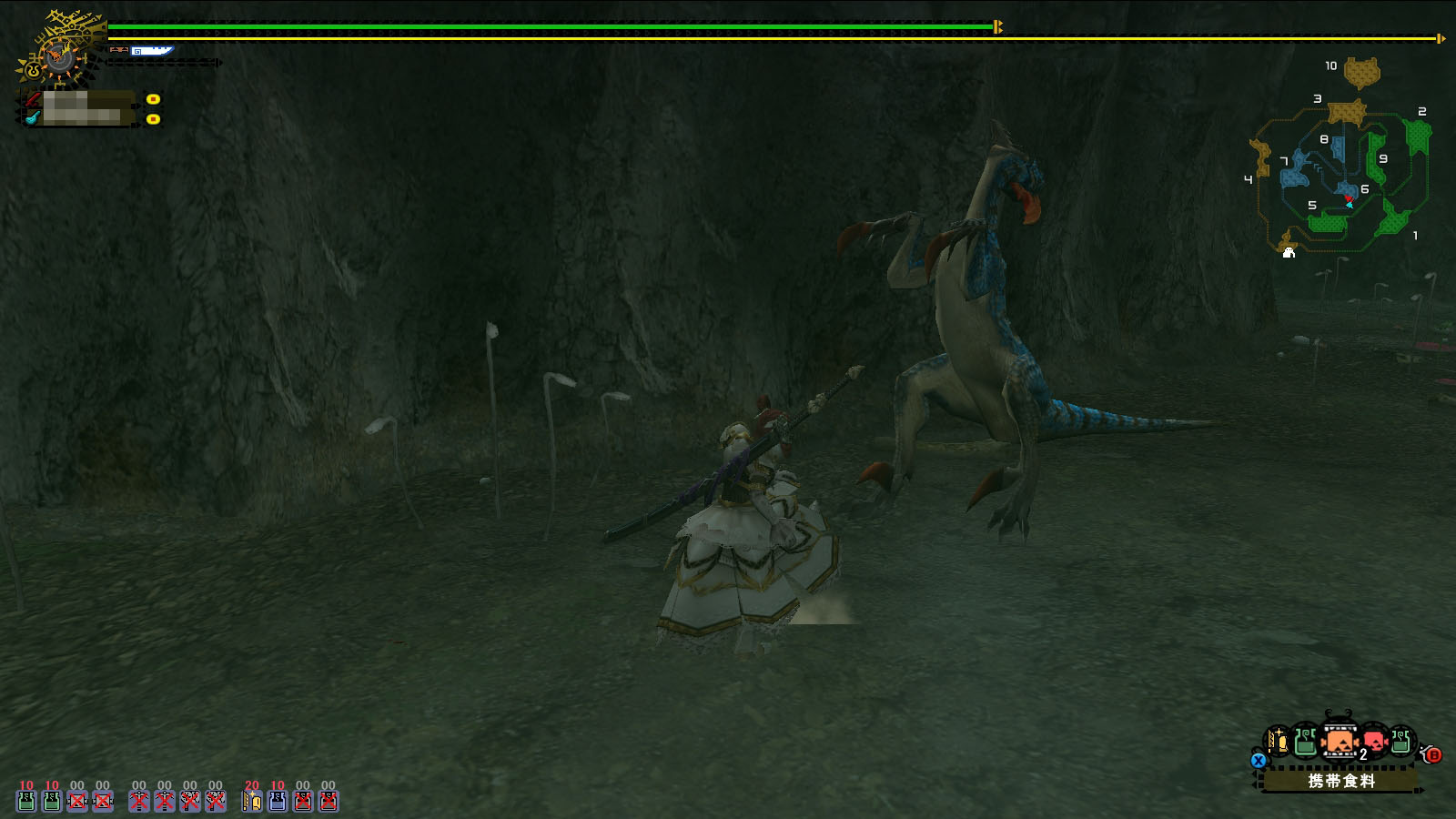Select area 10 on the minimap

pyautogui.click(x=1361, y=72)
